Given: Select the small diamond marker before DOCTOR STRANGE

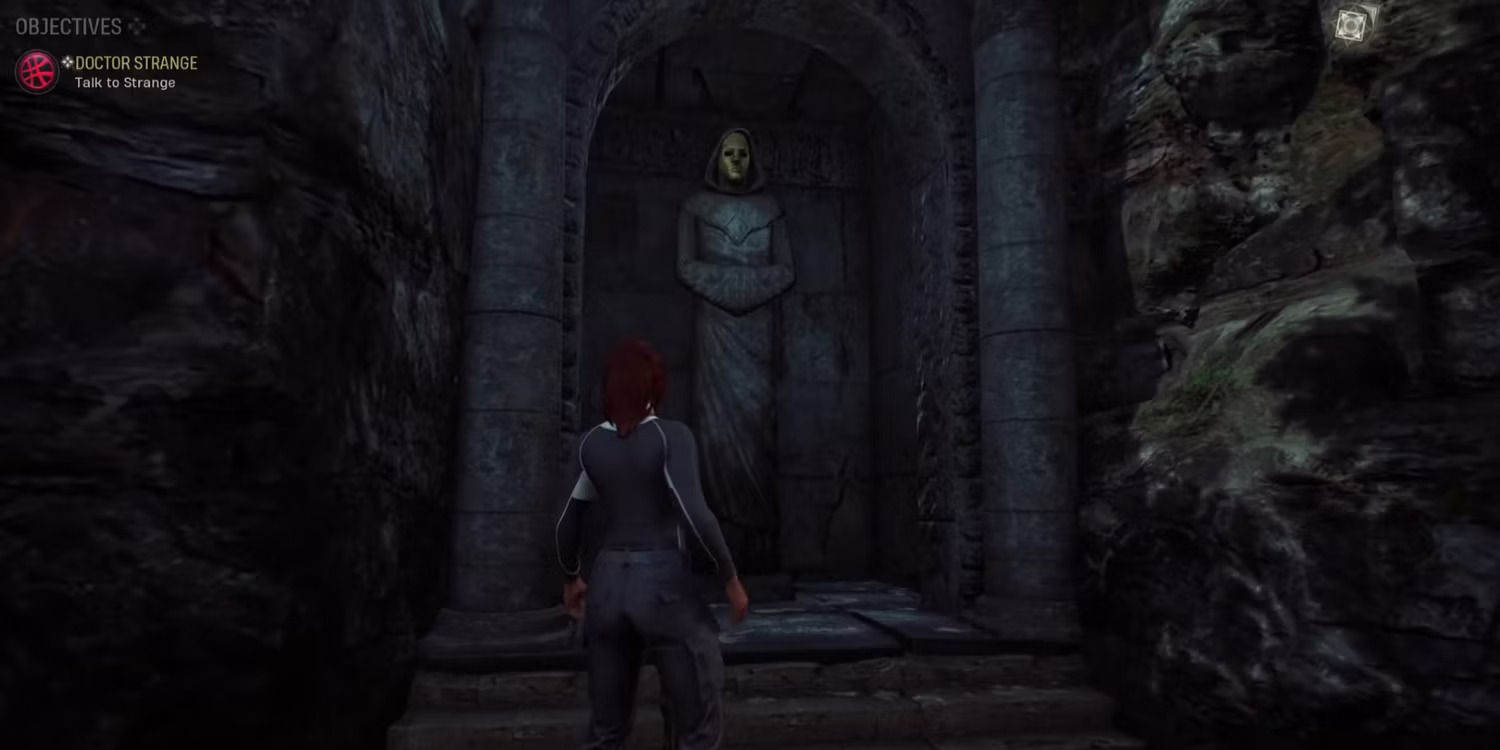Looking at the screenshot, I should tap(67, 62).
